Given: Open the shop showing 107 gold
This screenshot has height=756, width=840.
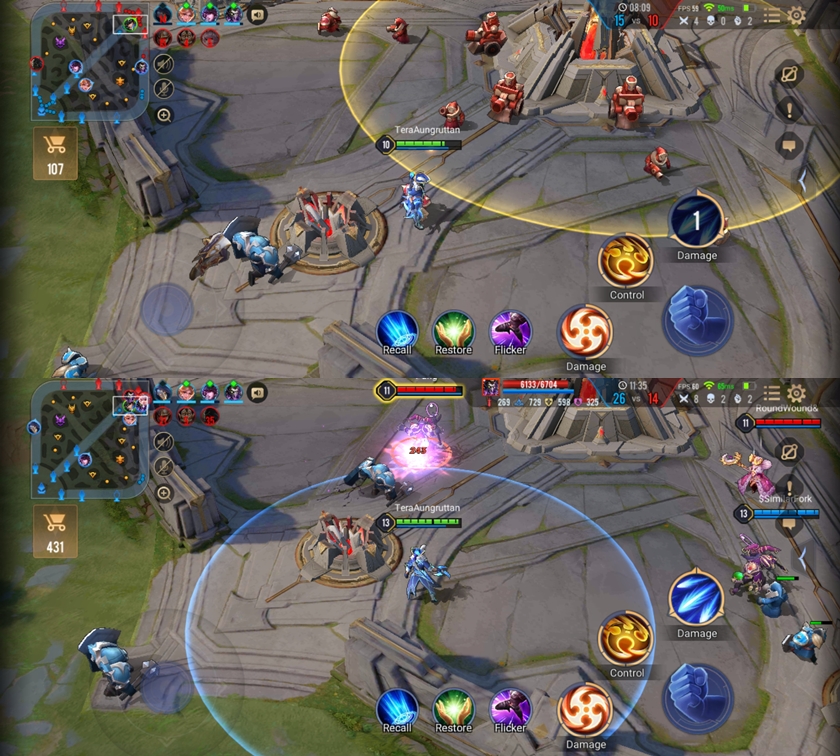Looking at the screenshot, I should tap(55, 153).
